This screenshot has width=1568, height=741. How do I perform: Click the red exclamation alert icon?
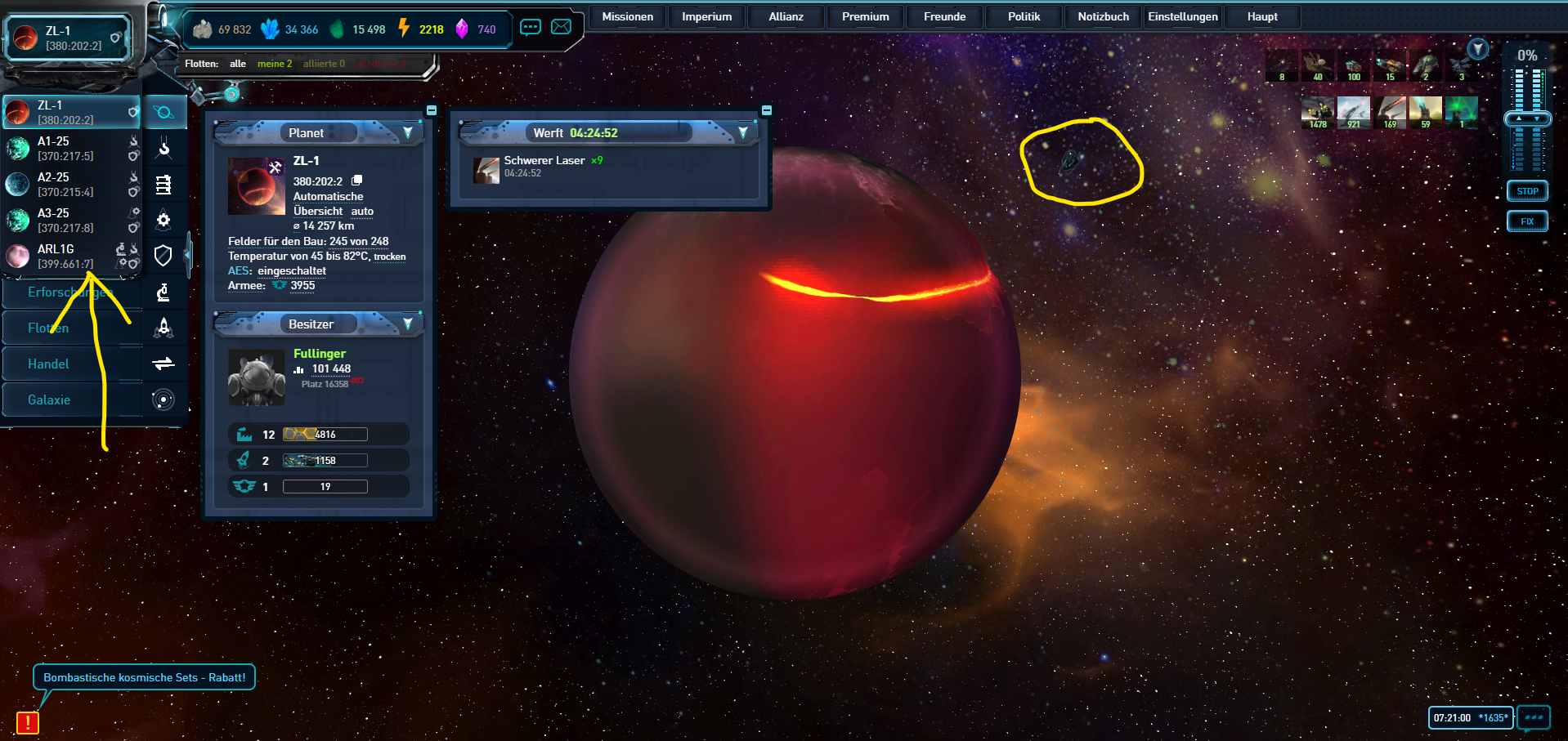pos(28,722)
